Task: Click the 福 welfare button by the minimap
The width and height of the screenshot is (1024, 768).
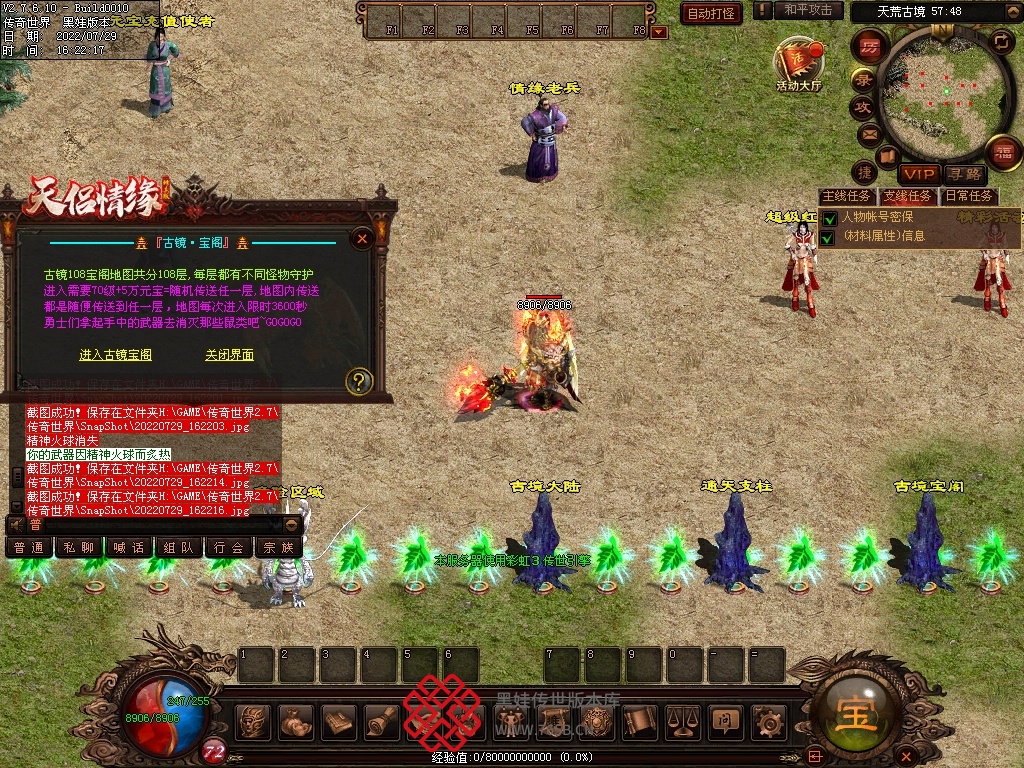Action: coord(1003,155)
